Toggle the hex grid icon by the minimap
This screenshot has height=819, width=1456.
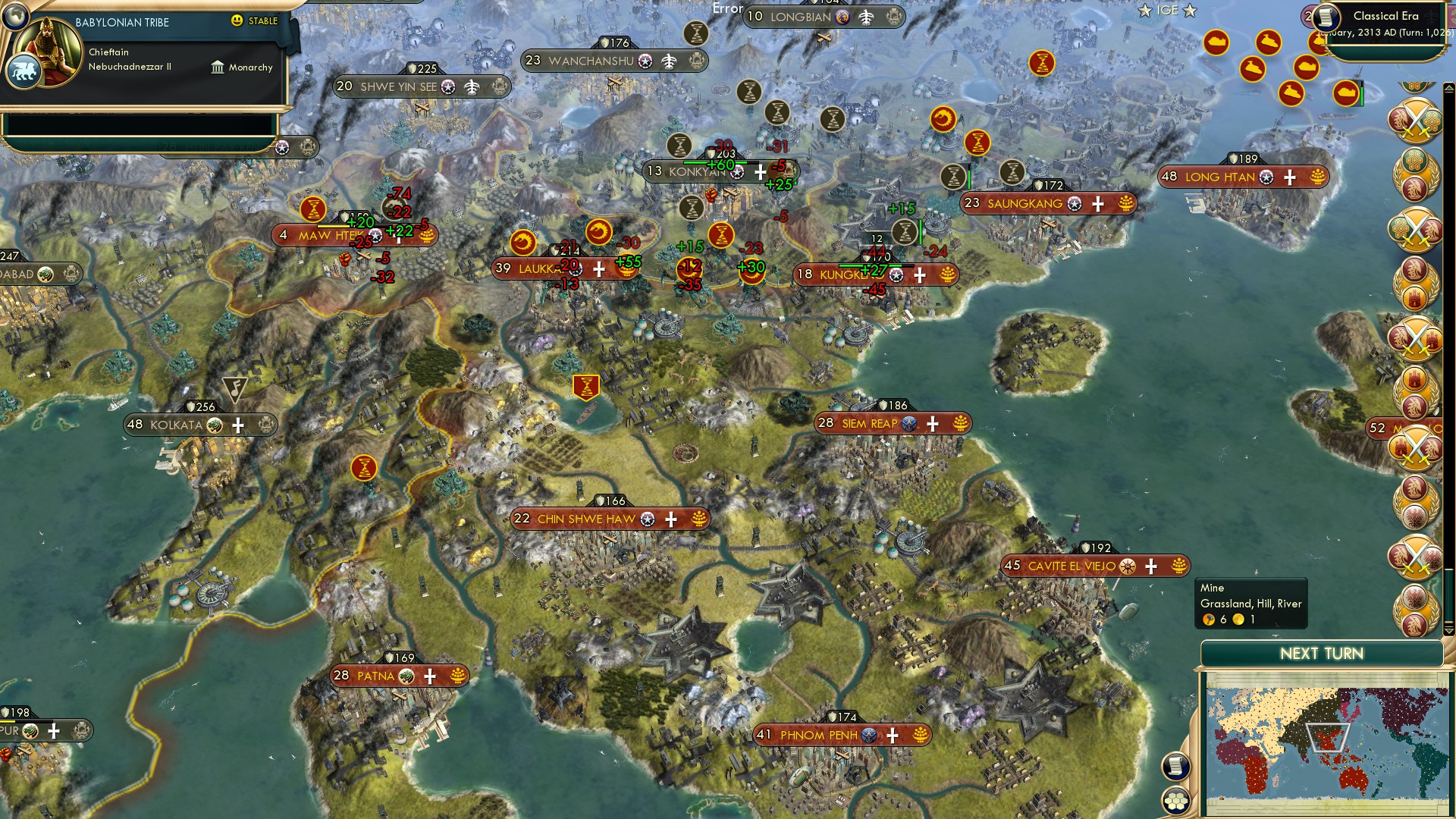(x=1175, y=801)
